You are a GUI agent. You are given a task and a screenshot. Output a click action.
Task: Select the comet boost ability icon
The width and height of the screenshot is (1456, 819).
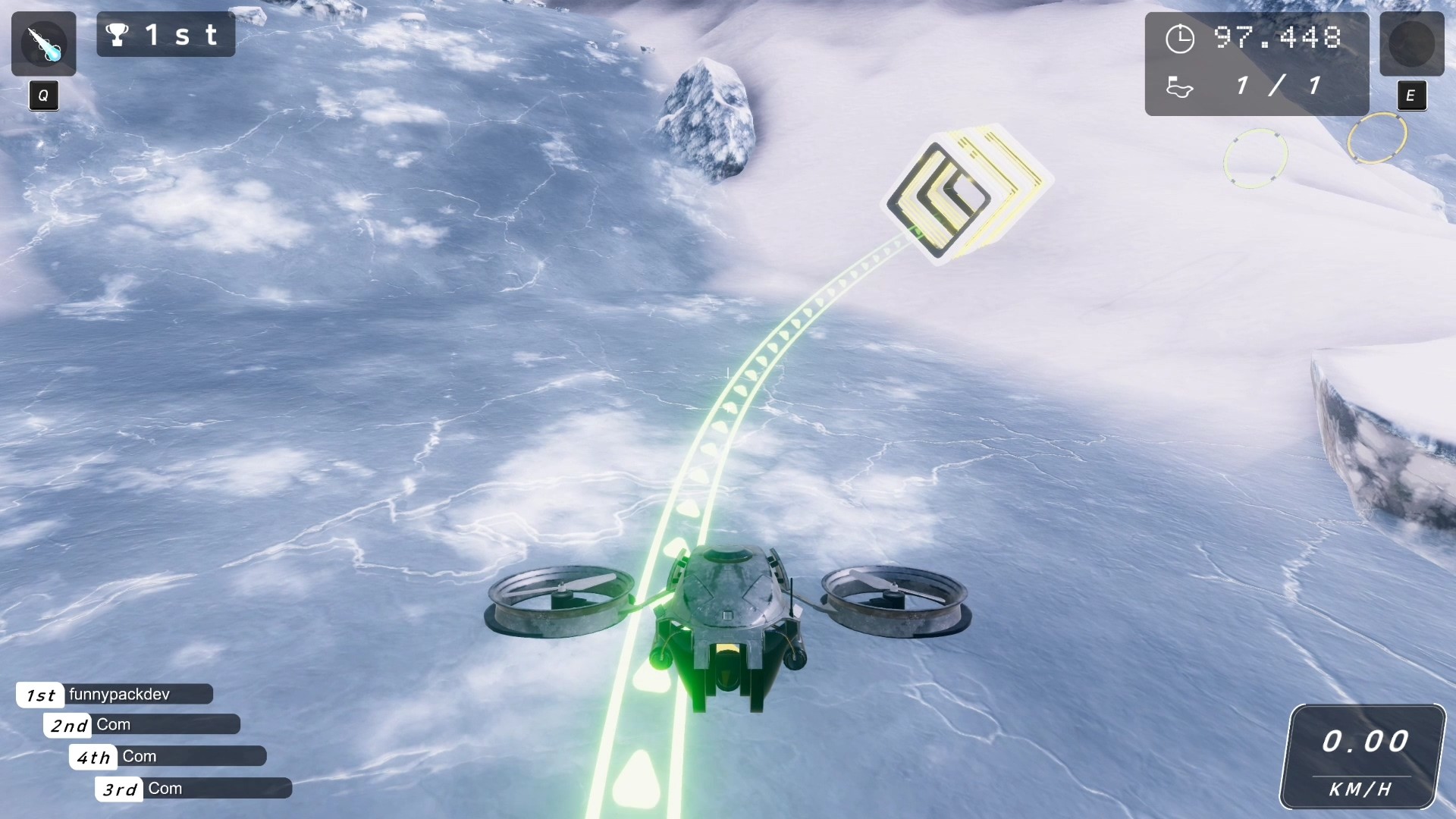point(43,43)
